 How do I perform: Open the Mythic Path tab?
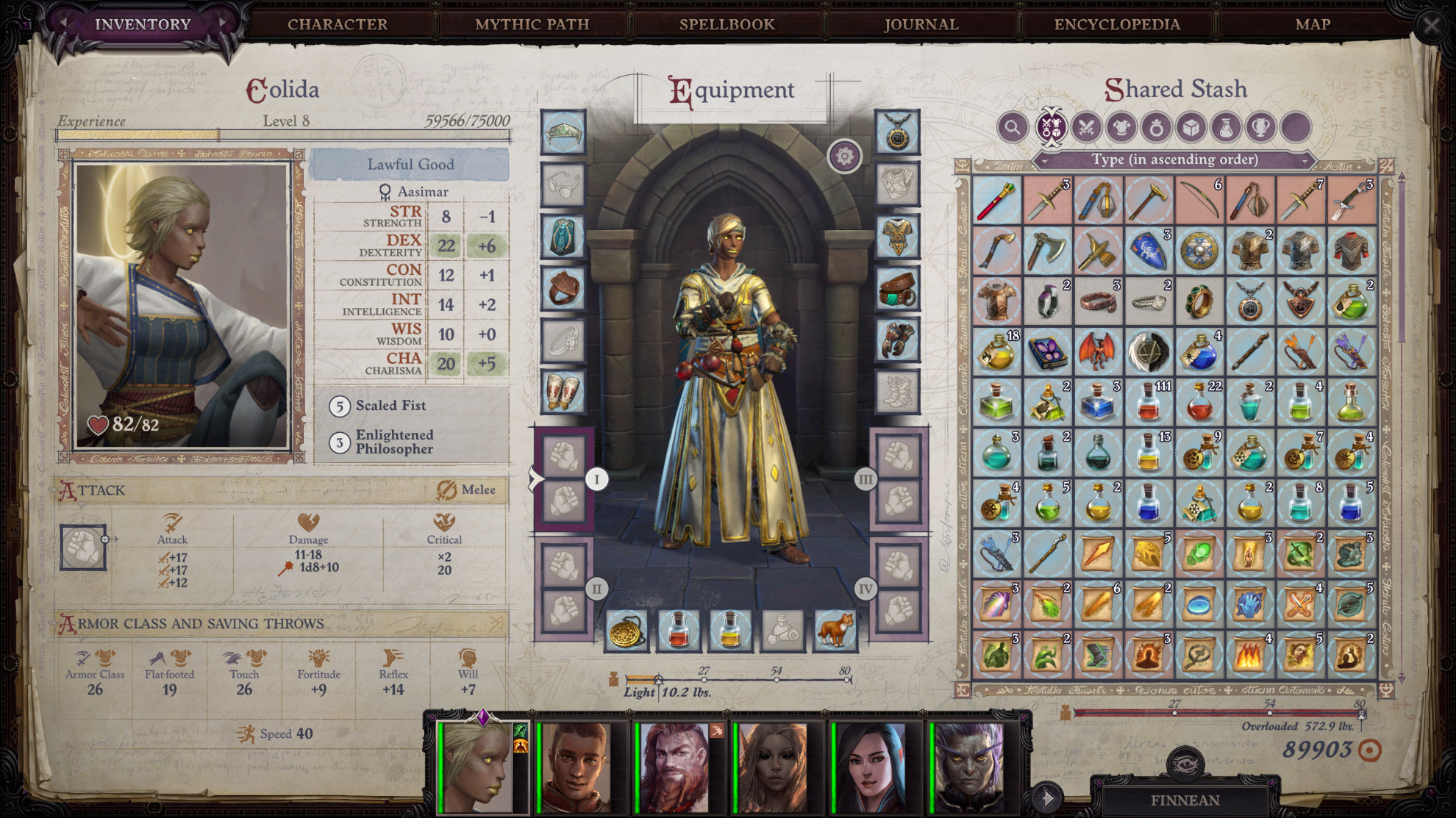(x=532, y=24)
